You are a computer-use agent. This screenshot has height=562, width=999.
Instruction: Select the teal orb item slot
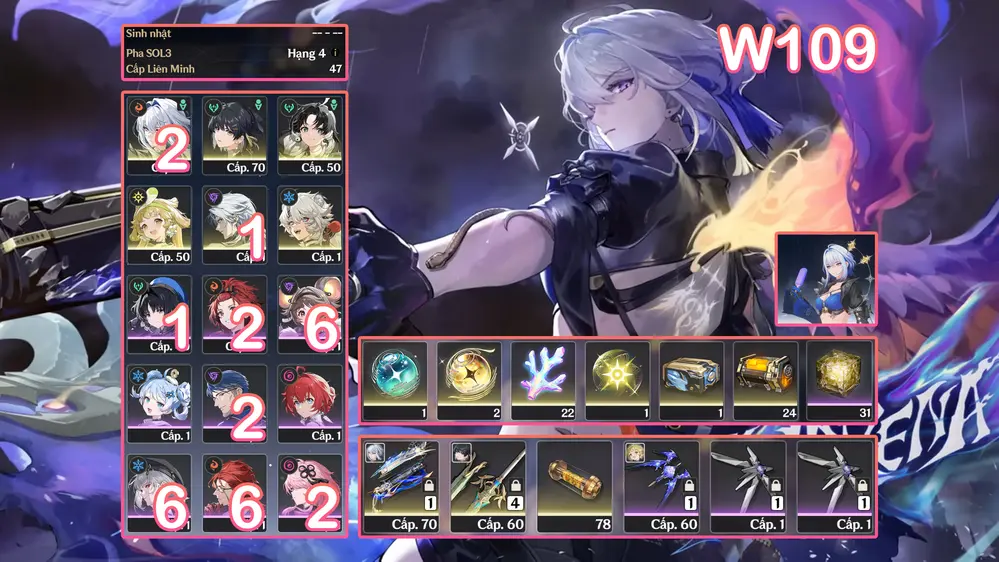coord(394,380)
